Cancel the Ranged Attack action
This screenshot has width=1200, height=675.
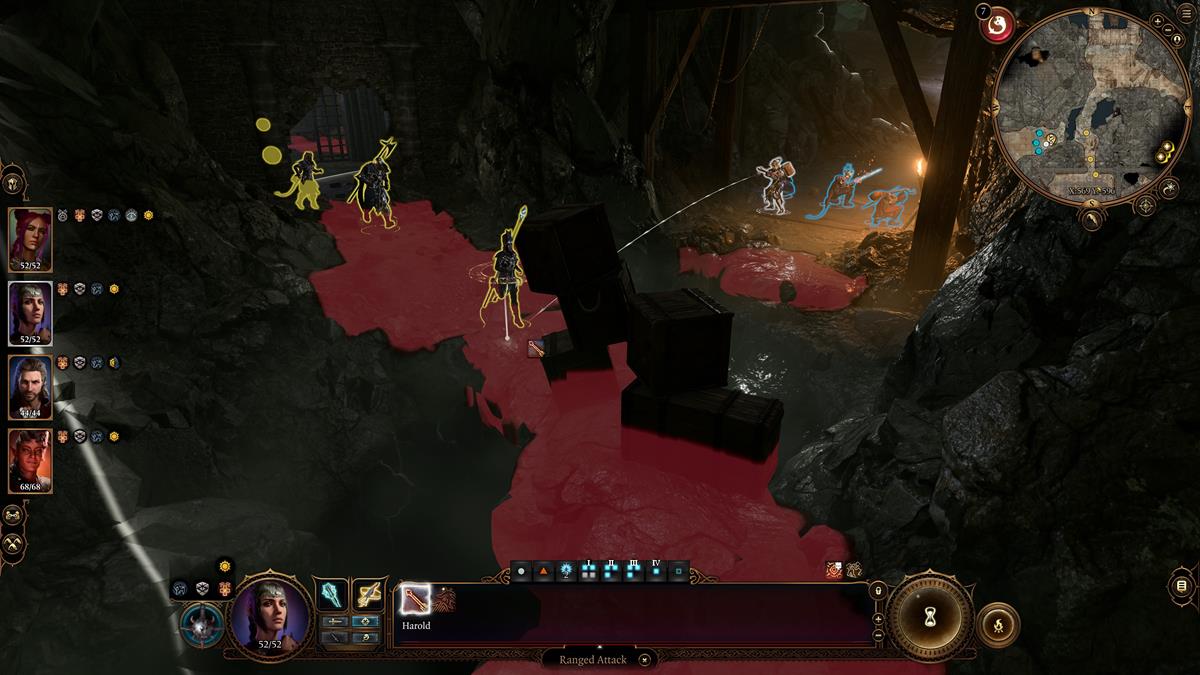645,659
